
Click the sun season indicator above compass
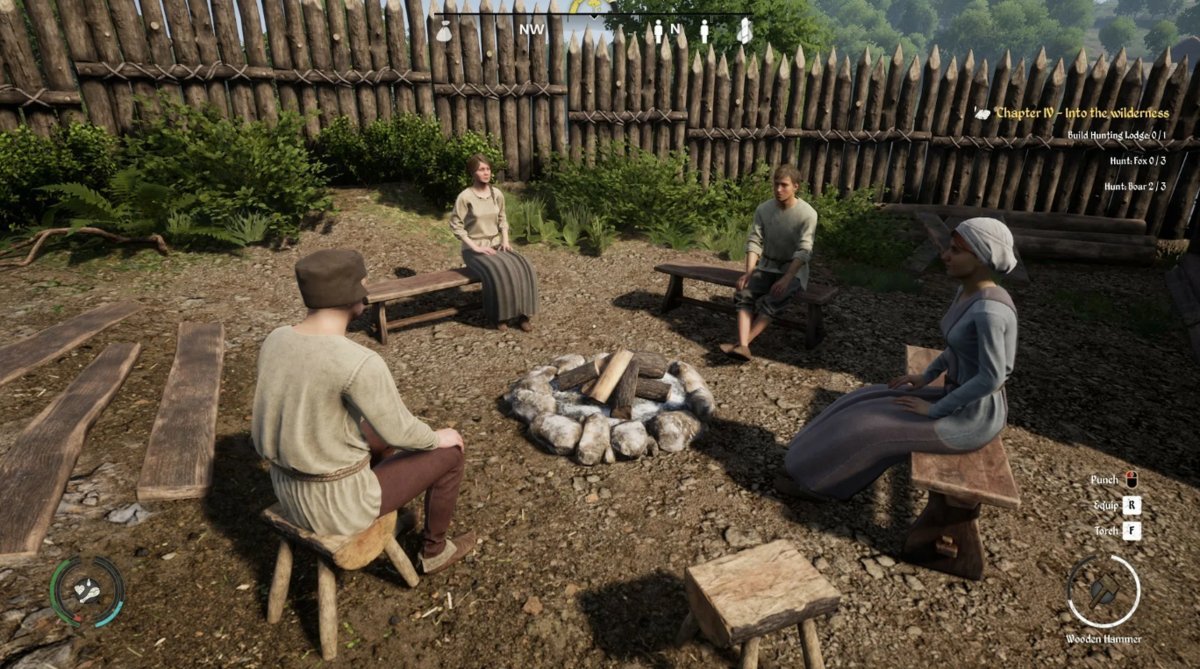[591, 6]
